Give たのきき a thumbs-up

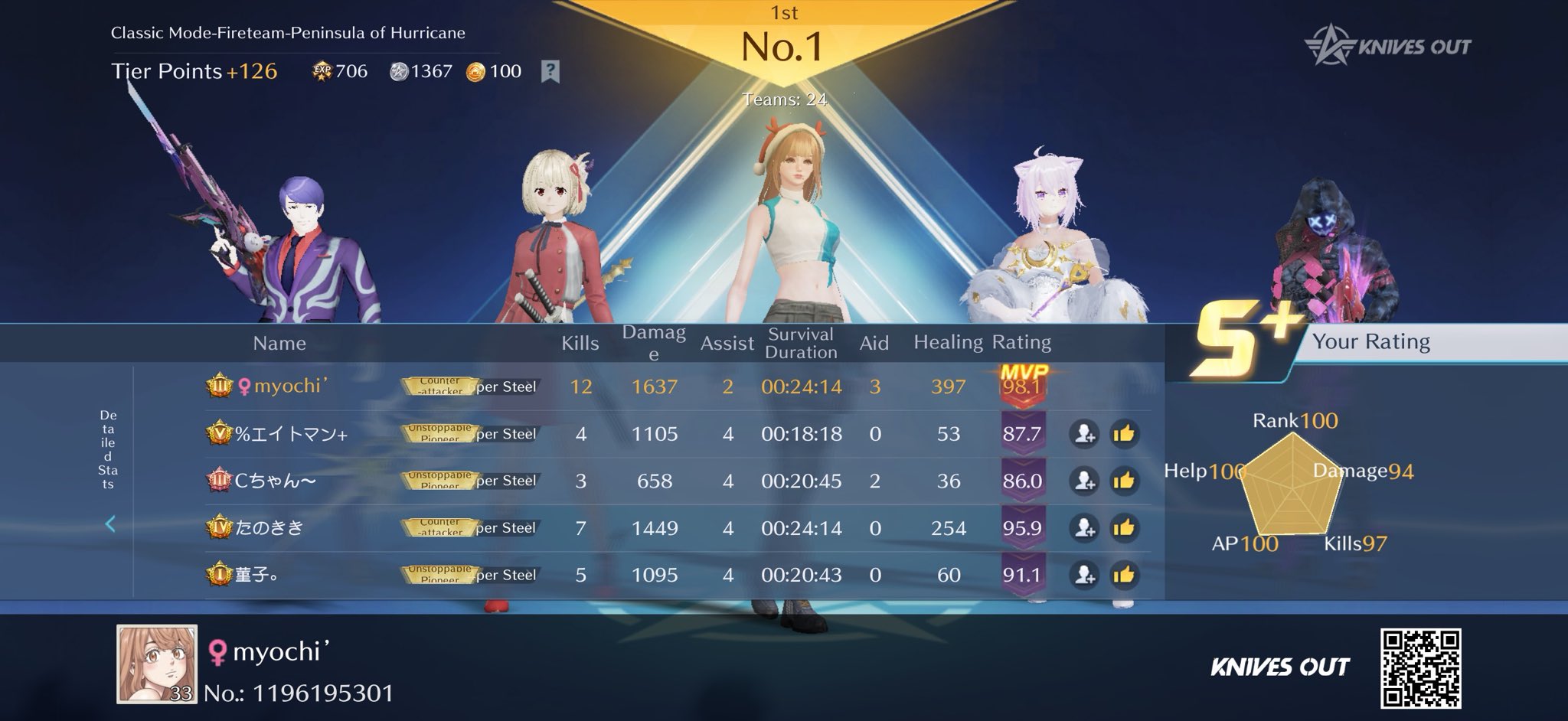tap(1123, 528)
